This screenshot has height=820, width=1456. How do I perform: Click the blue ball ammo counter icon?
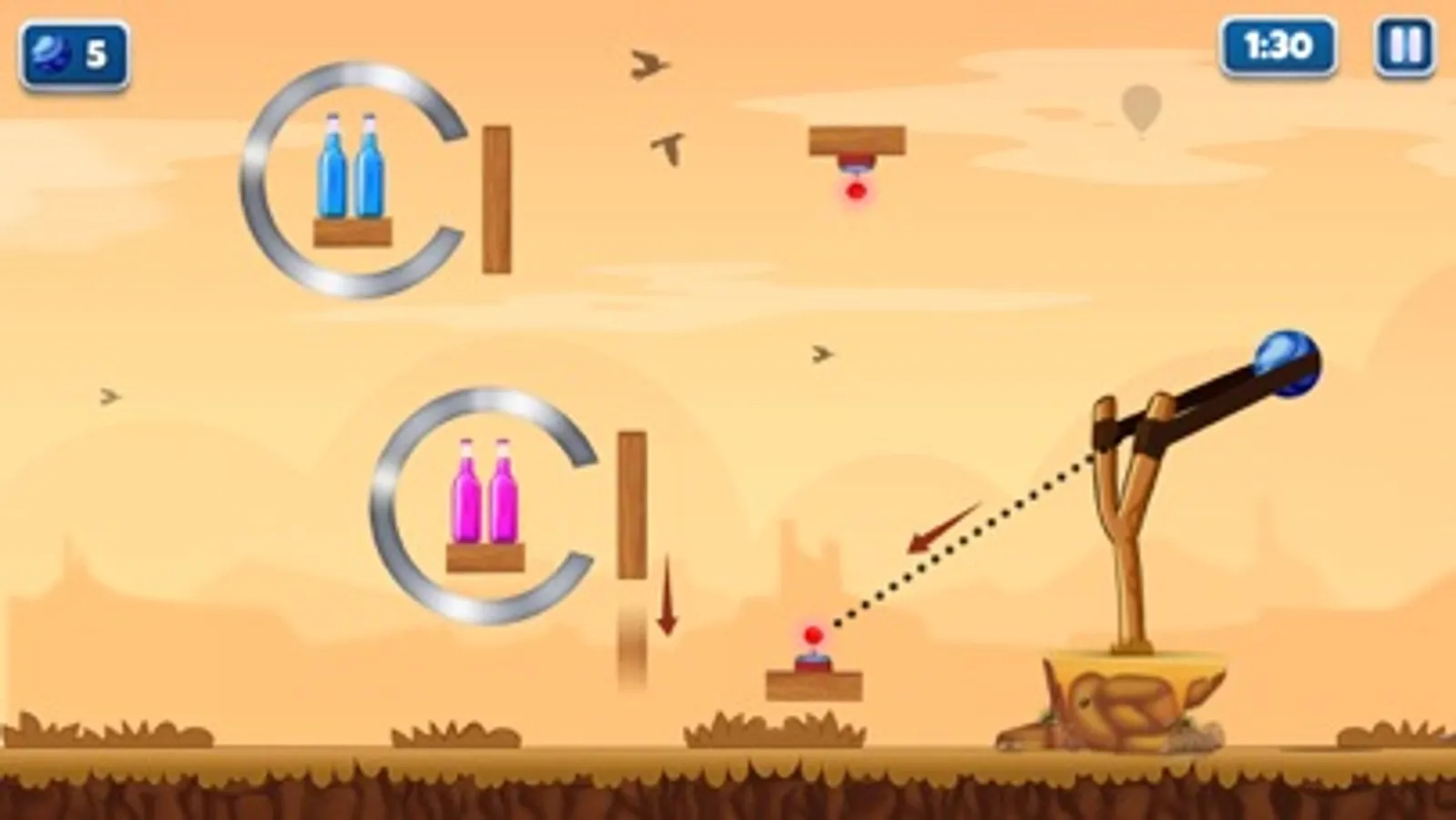point(50,53)
